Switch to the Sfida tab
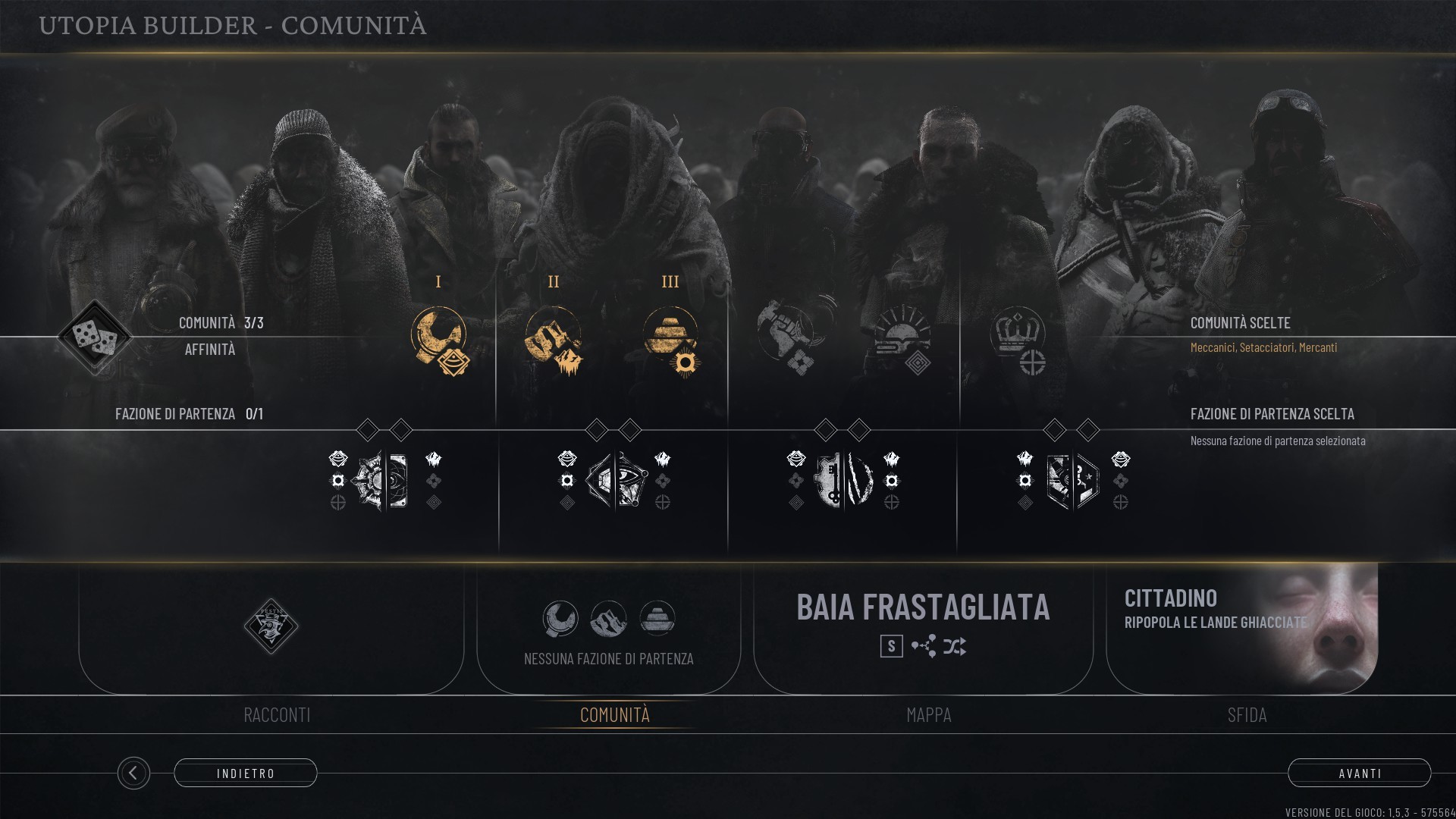Image resolution: width=1456 pixels, height=819 pixels. coord(1247,714)
